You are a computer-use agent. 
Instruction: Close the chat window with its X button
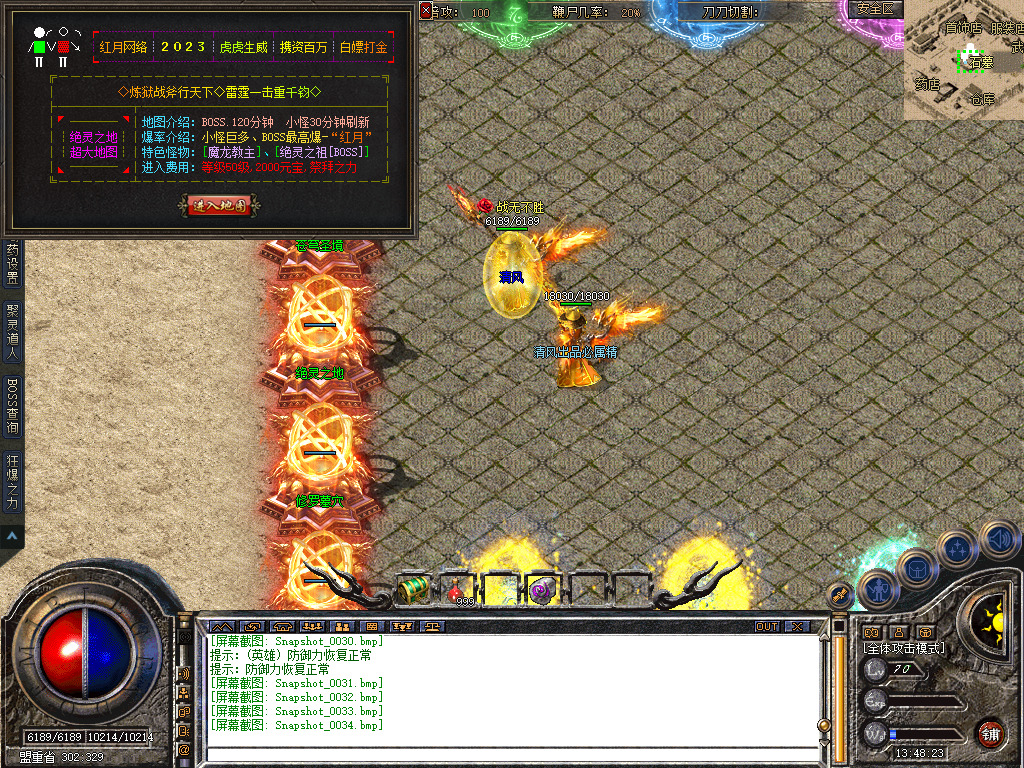click(796, 626)
